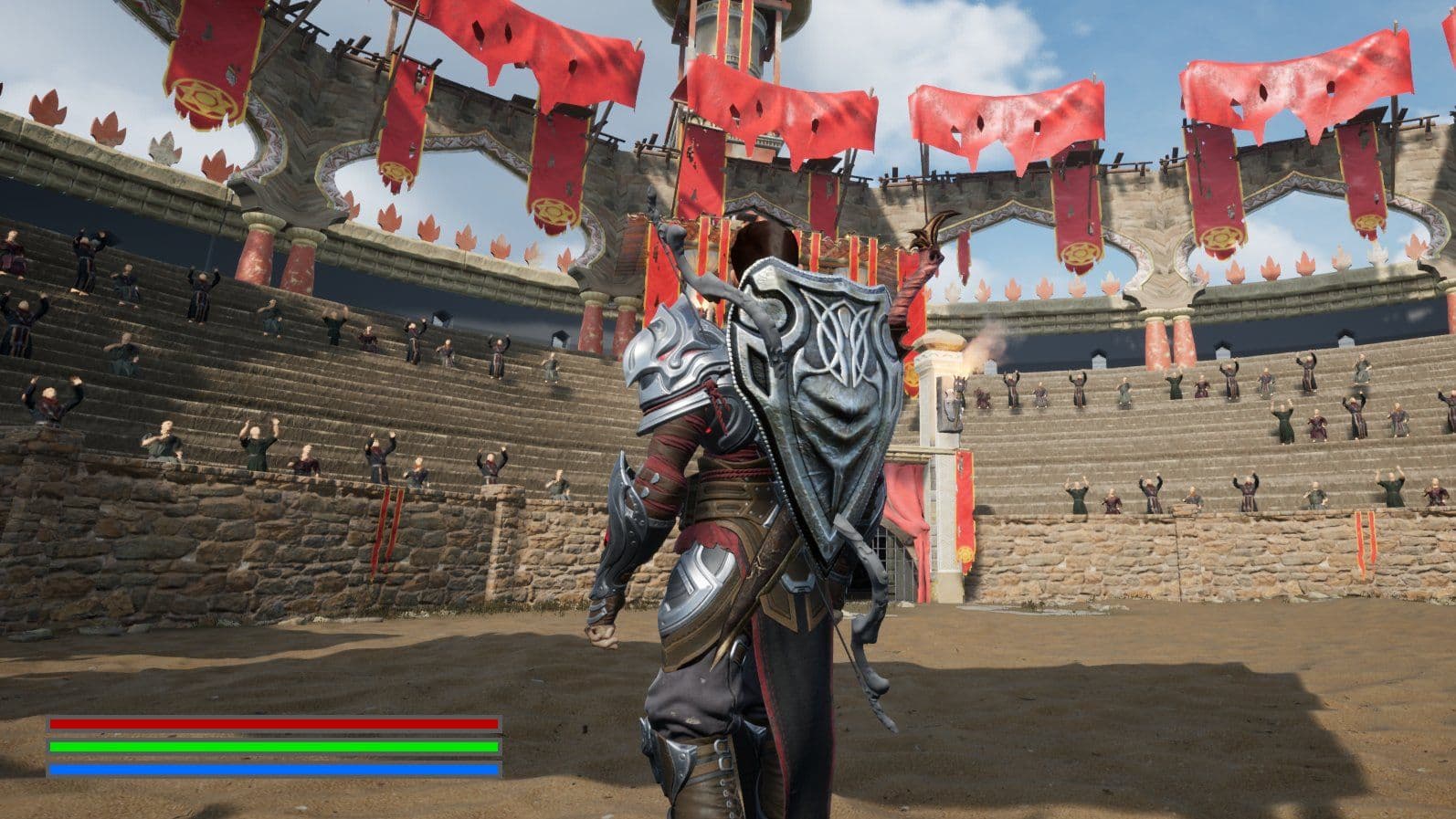The image size is (1456, 819).
Task: Select the player character
Action: 722,548
